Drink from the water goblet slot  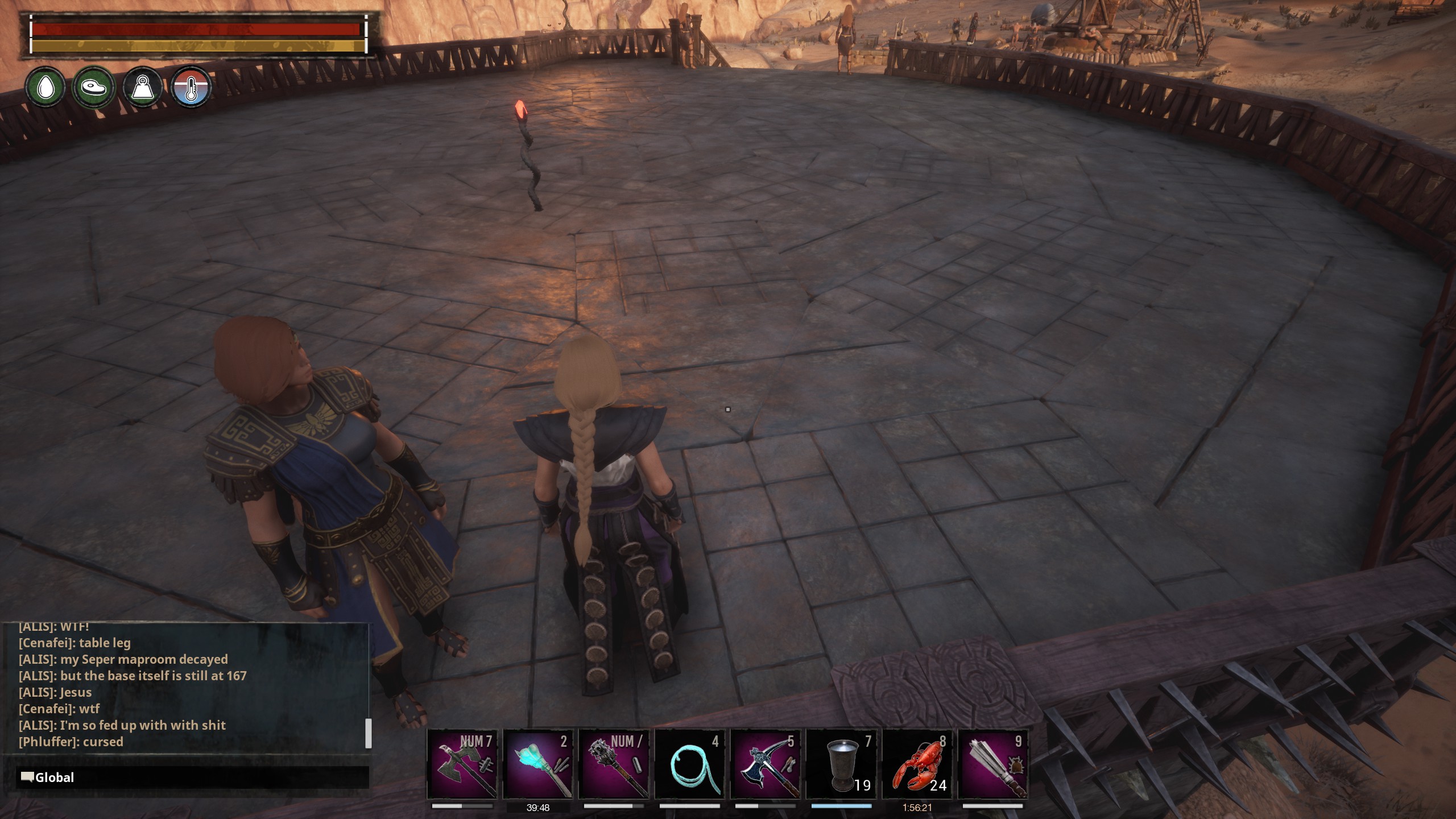pos(842,764)
